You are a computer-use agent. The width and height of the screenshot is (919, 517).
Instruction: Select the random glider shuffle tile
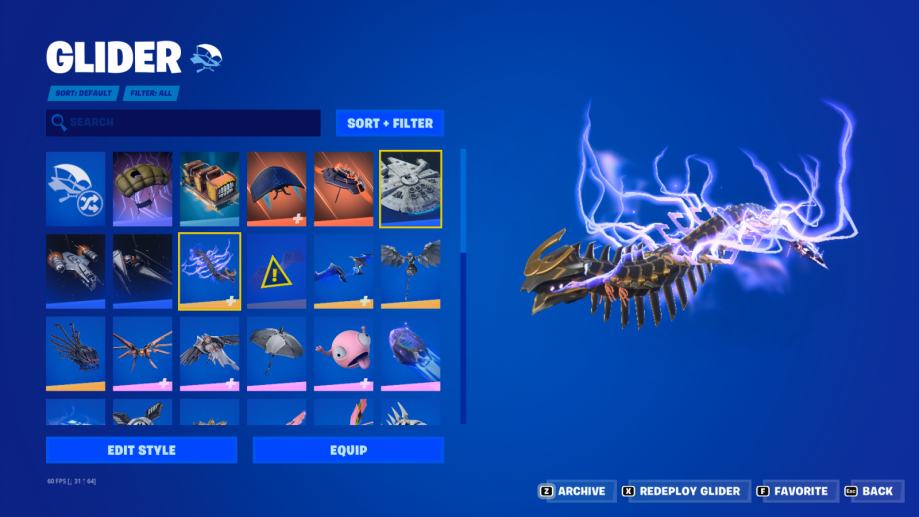pos(75,189)
